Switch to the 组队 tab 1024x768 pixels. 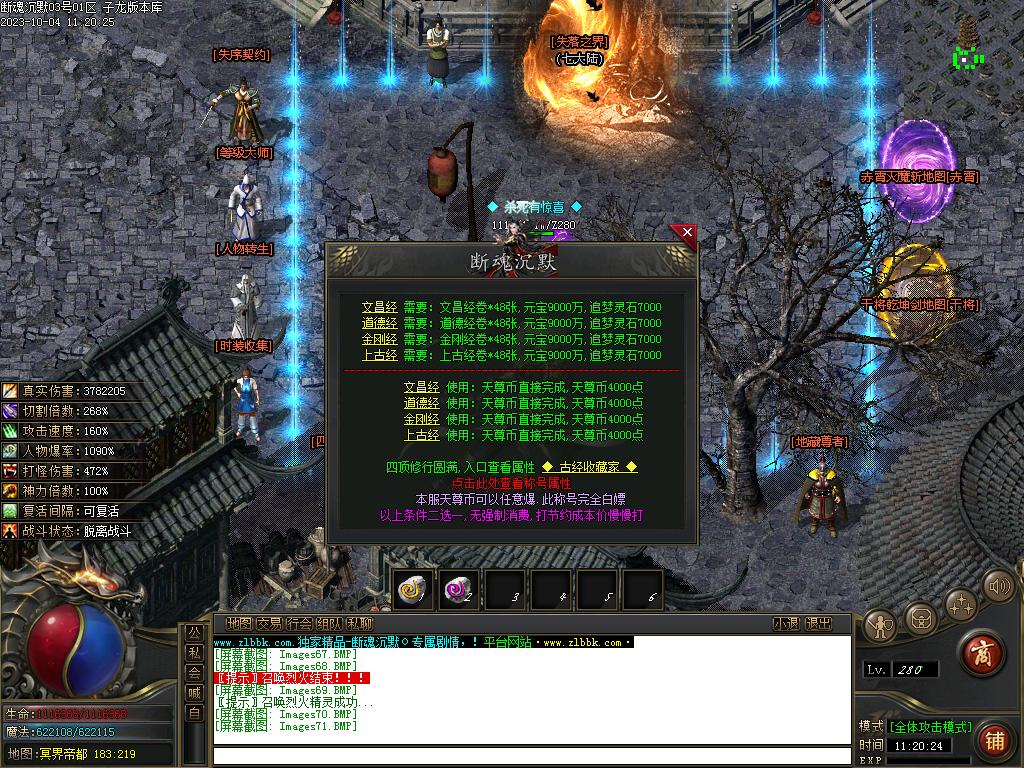click(329, 624)
